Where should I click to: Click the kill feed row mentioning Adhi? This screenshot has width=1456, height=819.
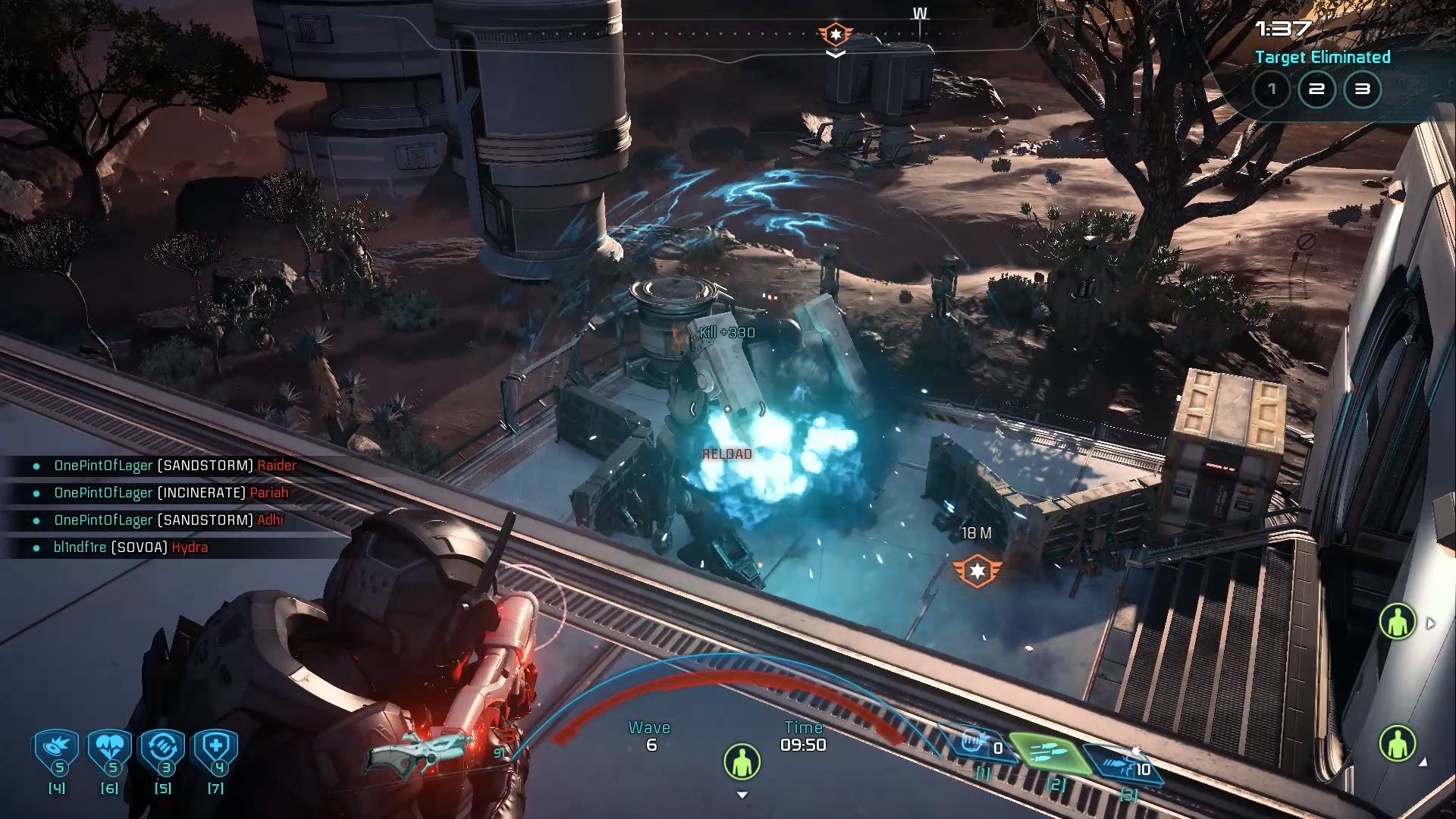coord(168,520)
